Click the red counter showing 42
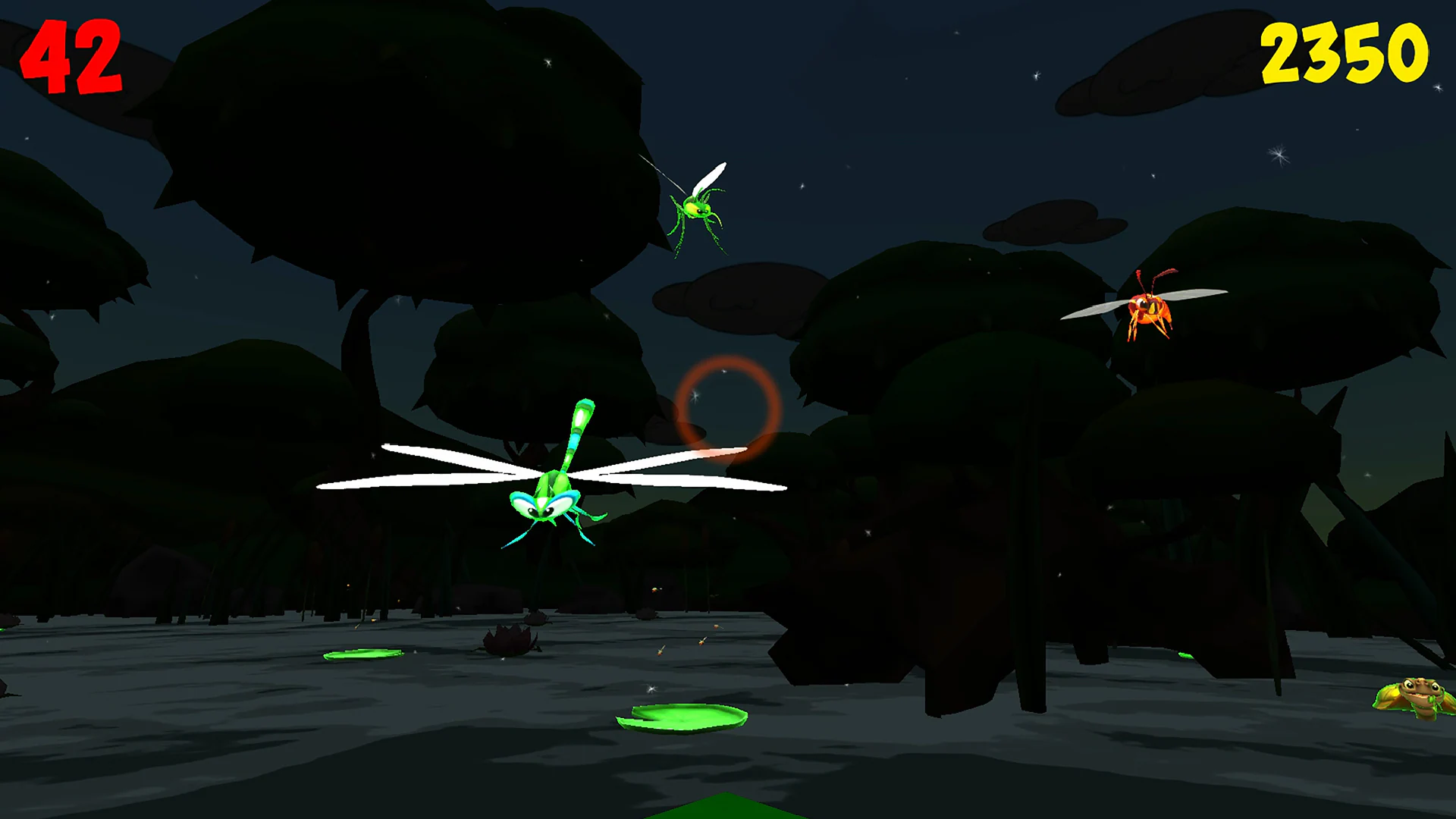 pyautogui.click(x=72, y=57)
